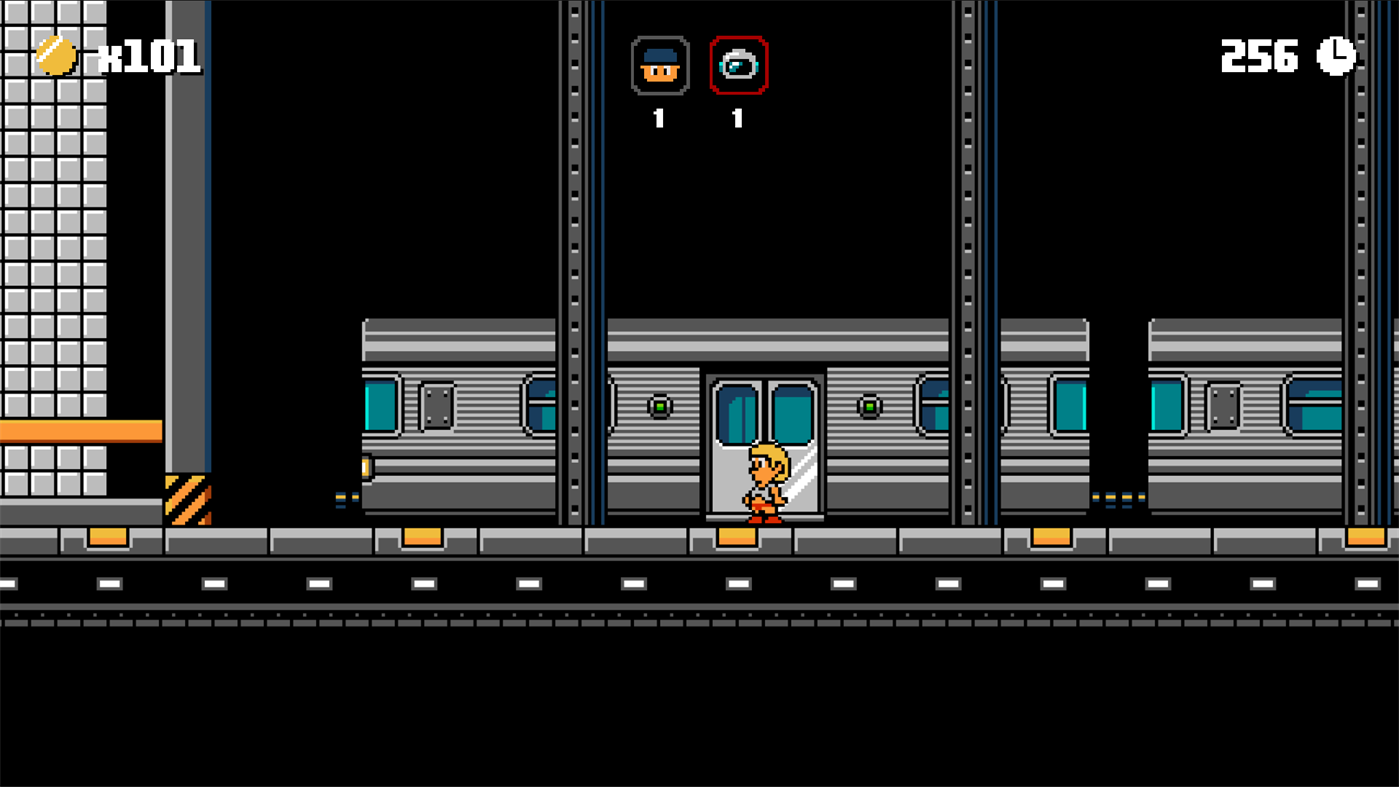
Task: Click the count label under the helmet icon
Action: click(737, 118)
